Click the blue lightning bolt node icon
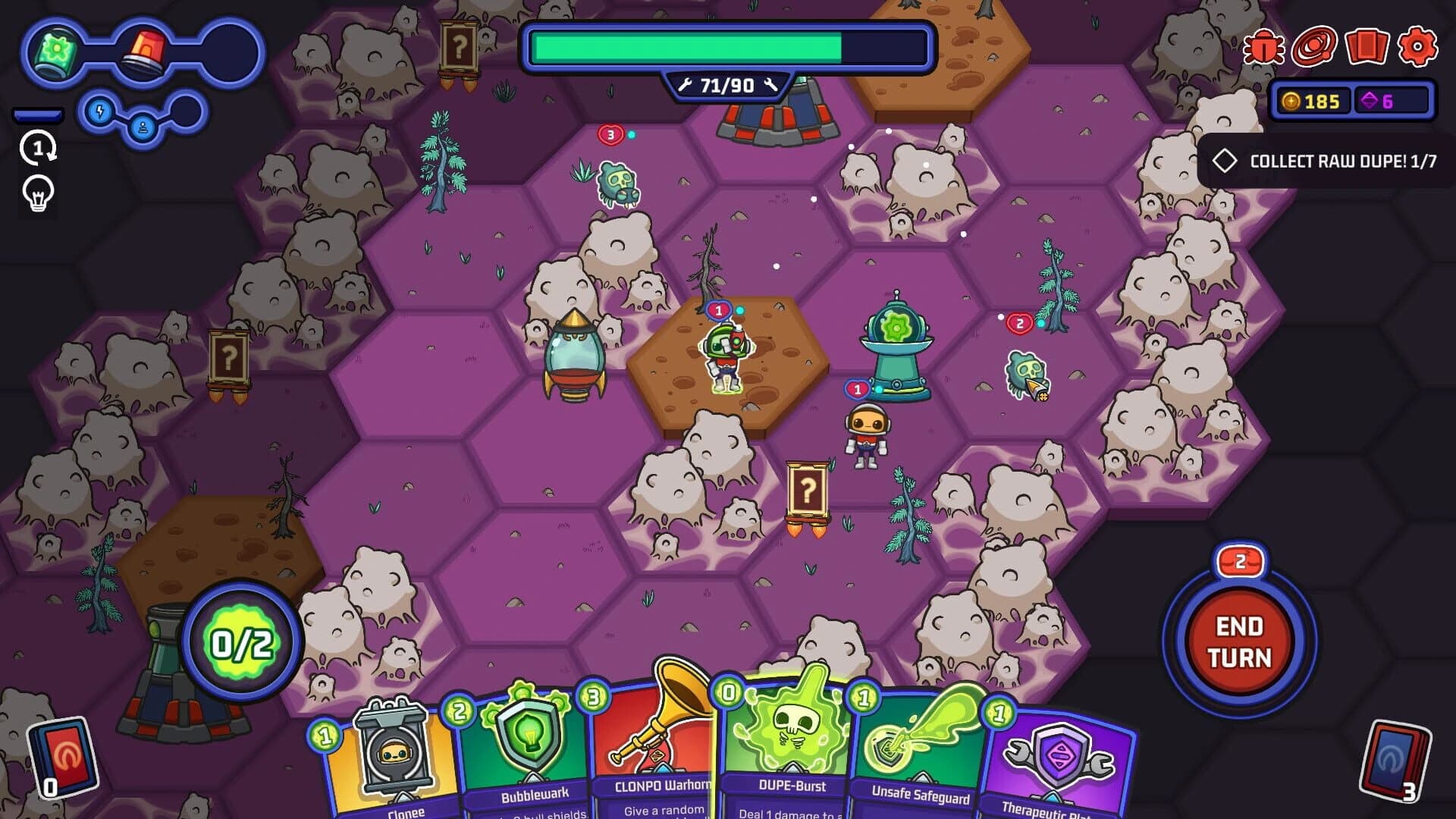 pyautogui.click(x=99, y=112)
